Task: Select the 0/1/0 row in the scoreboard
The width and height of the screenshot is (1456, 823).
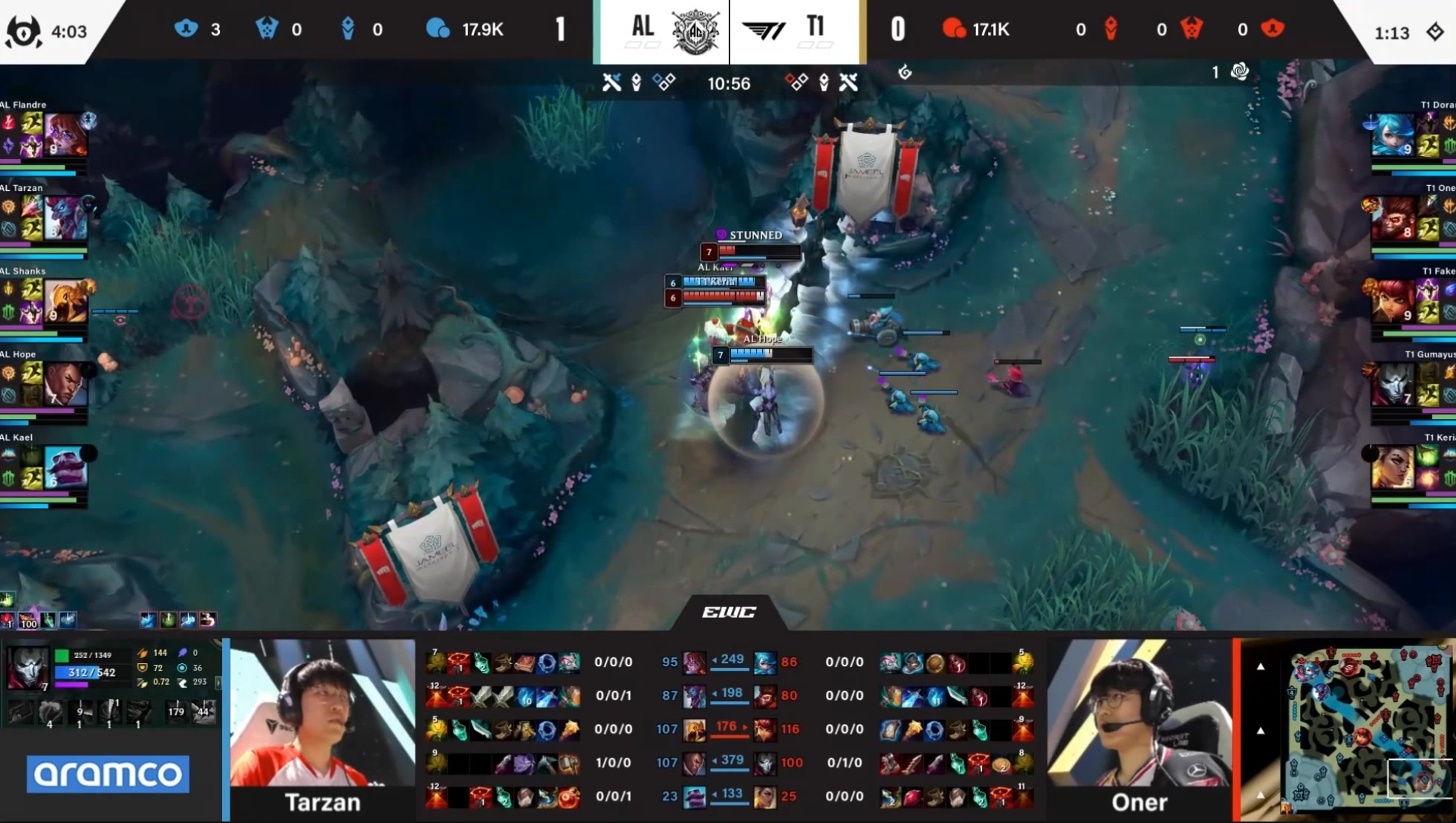Action: point(844,762)
